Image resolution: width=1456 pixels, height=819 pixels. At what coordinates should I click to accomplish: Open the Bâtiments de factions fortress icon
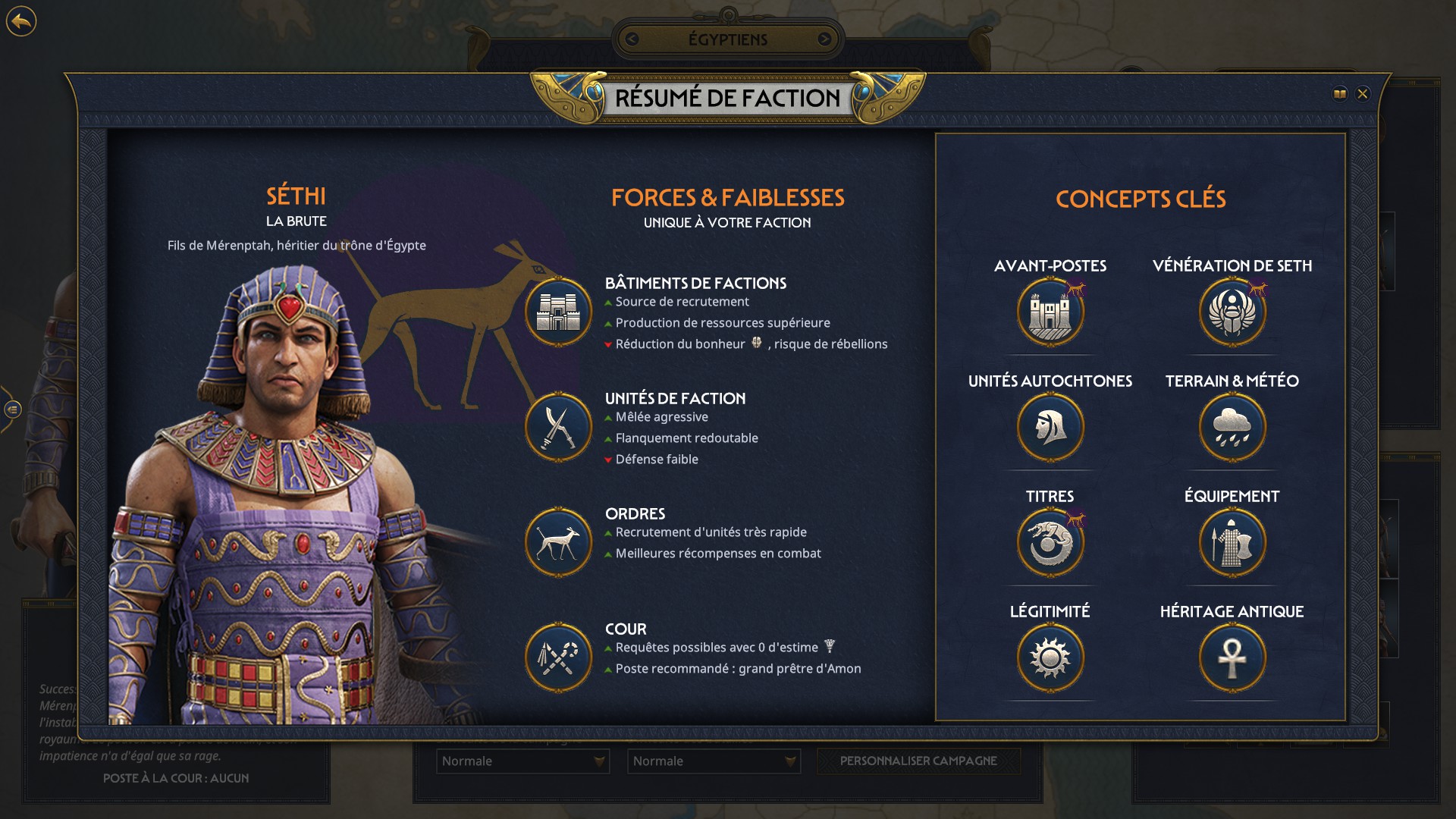[558, 312]
